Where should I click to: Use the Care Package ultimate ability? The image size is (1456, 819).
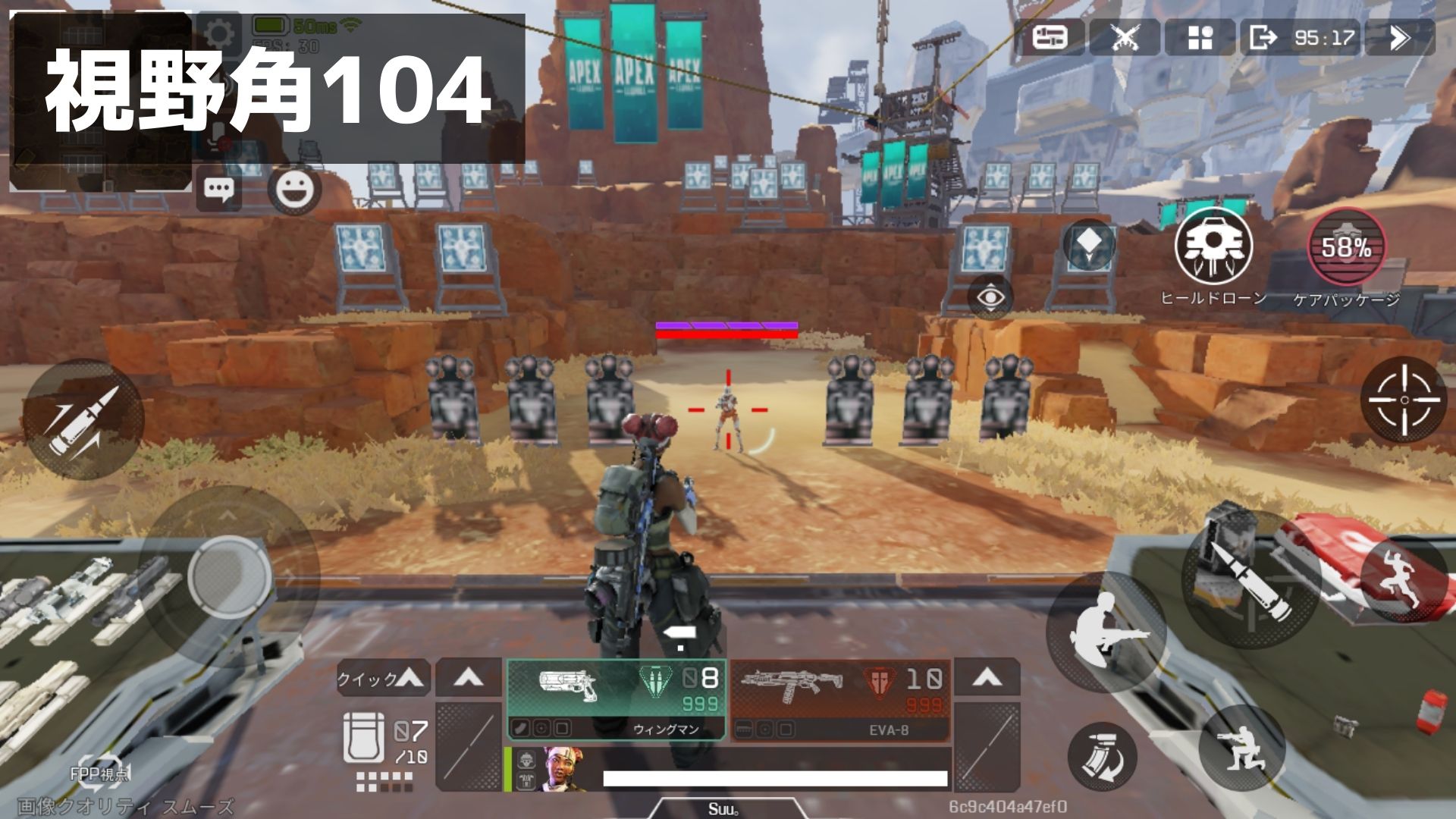coord(1346,247)
